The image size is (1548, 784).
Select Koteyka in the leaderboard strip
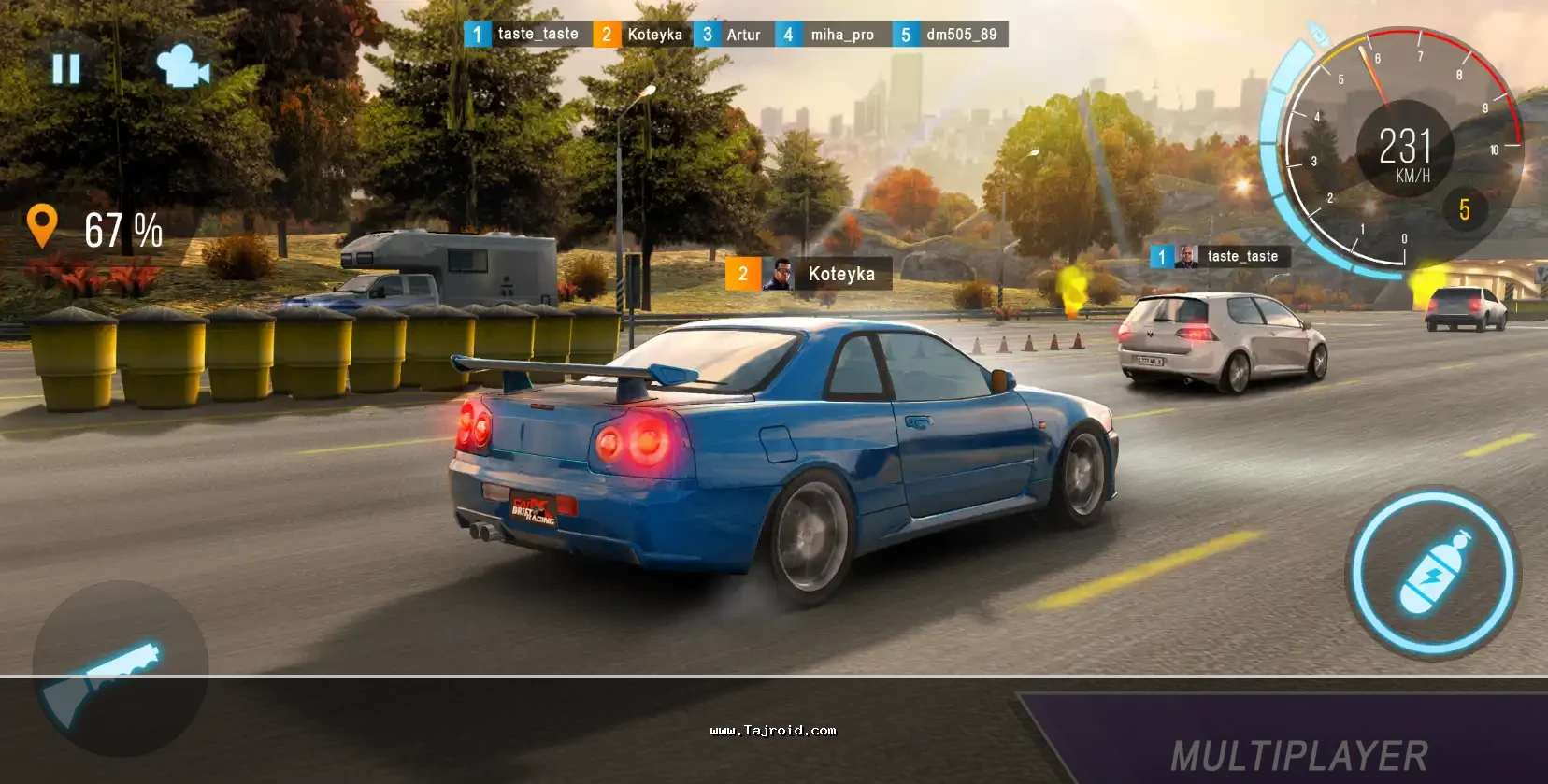pyautogui.click(x=644, y=35)
